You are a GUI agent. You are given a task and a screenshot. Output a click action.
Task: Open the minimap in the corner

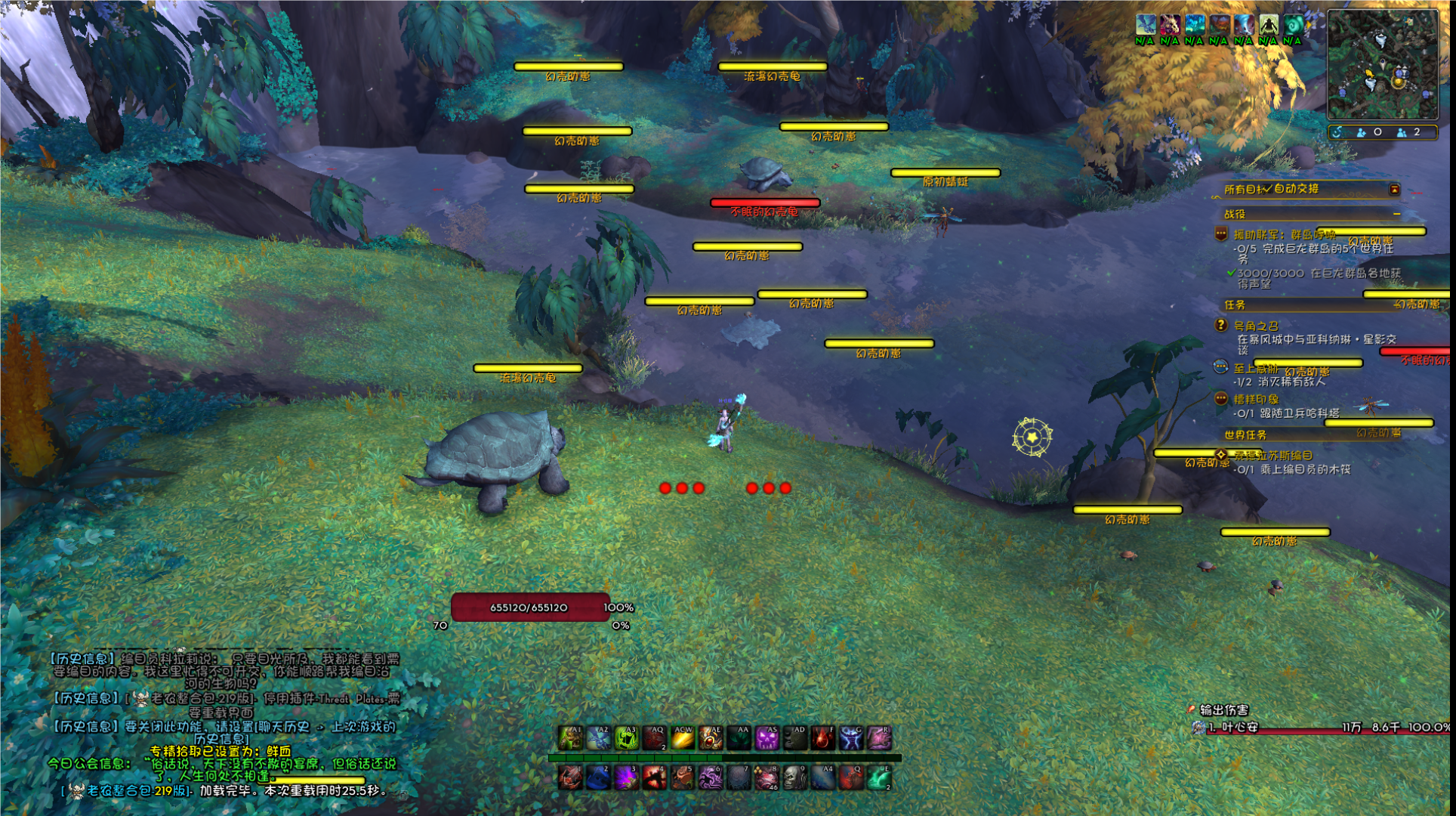pos(1383,64)
